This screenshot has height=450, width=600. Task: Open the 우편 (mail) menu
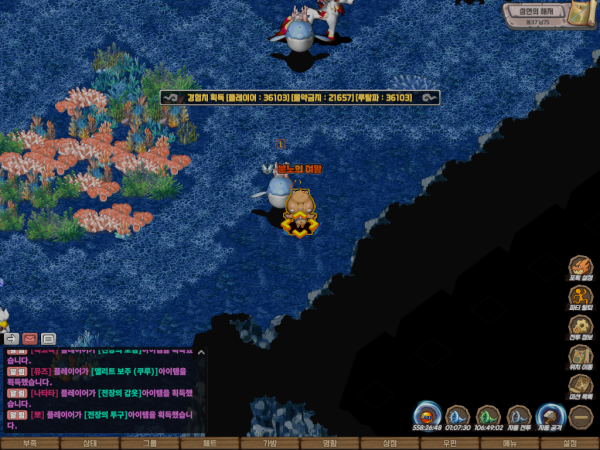pyautogui.click(x=450, y=442)
